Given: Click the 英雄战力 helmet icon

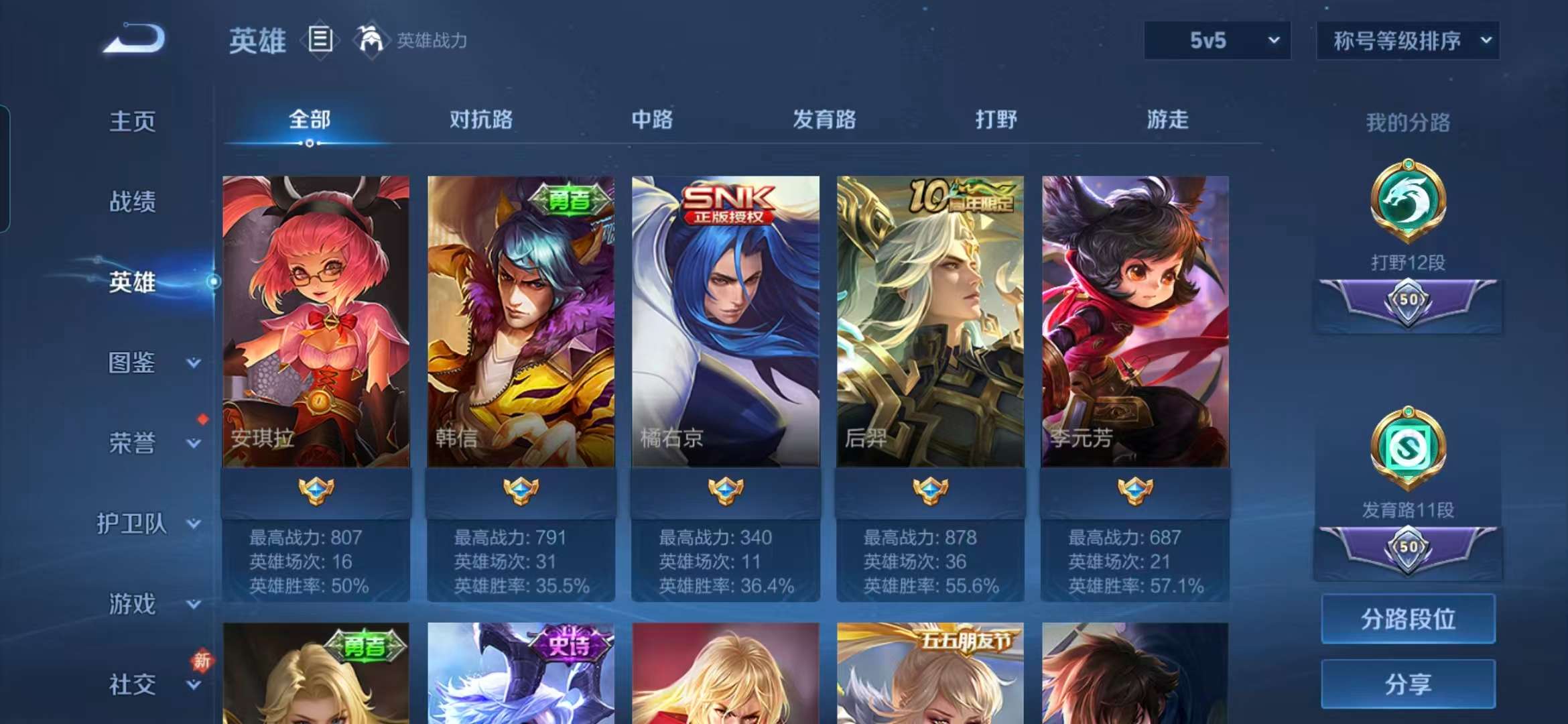Looking at the screenshot, I should click(x=371, y=40).
